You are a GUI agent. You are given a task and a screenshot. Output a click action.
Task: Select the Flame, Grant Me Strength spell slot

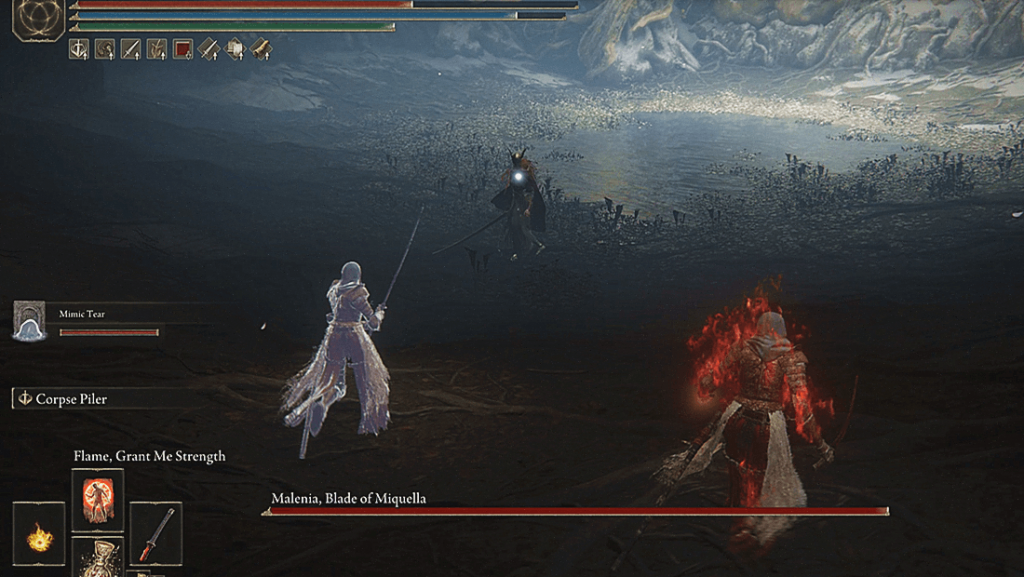coord(98,500)
